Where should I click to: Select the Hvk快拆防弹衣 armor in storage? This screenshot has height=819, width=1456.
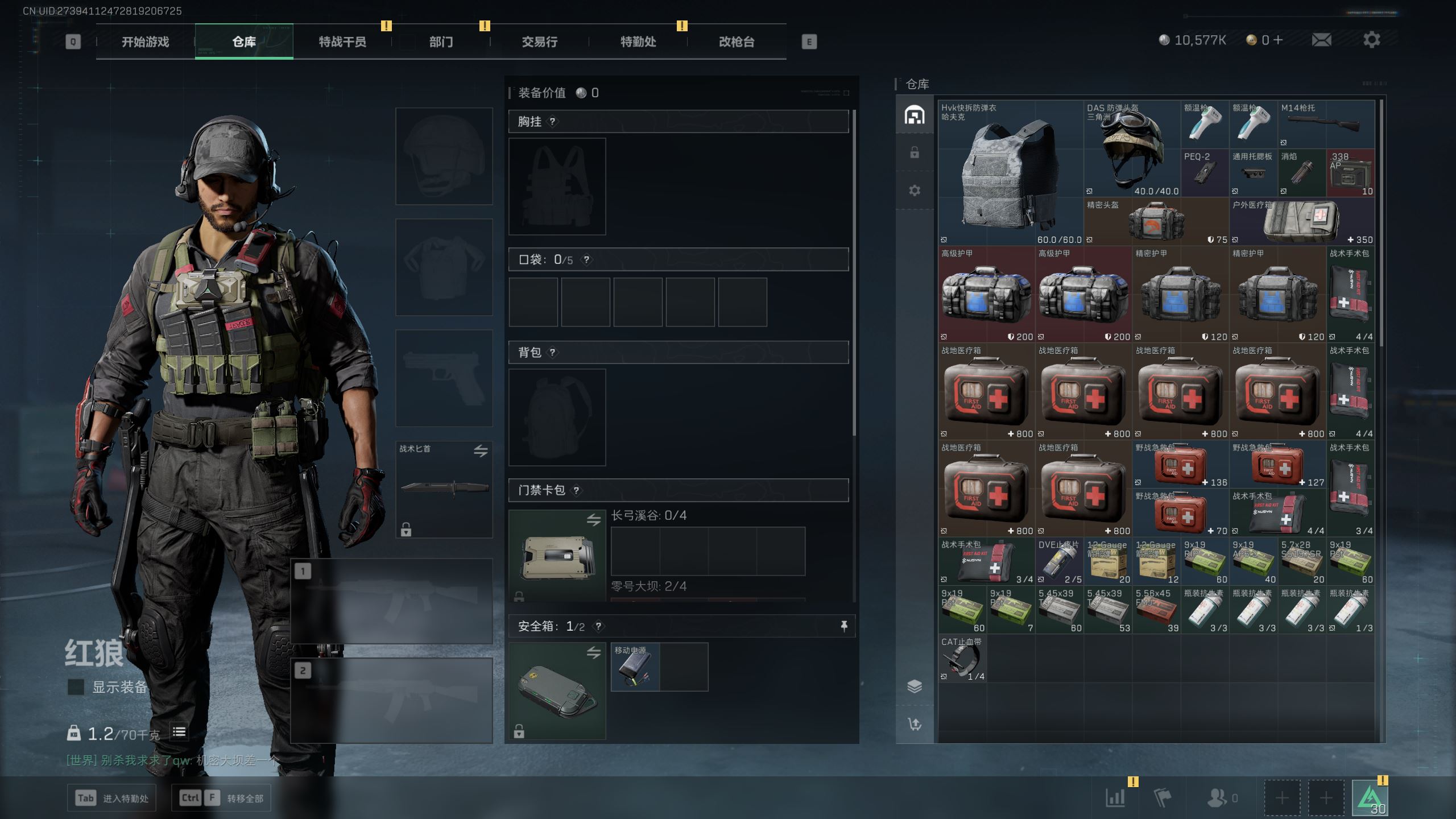point(1010,173)
